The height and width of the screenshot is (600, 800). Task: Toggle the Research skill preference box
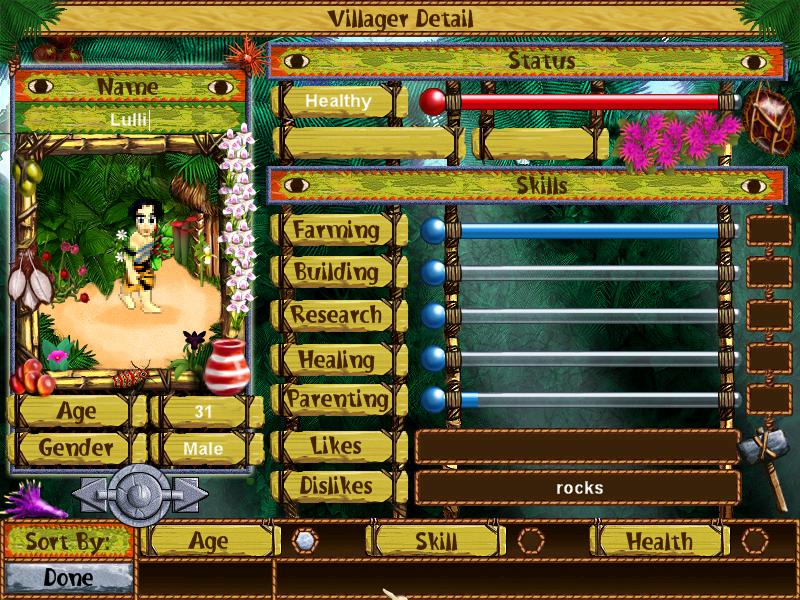coord(769,315)
